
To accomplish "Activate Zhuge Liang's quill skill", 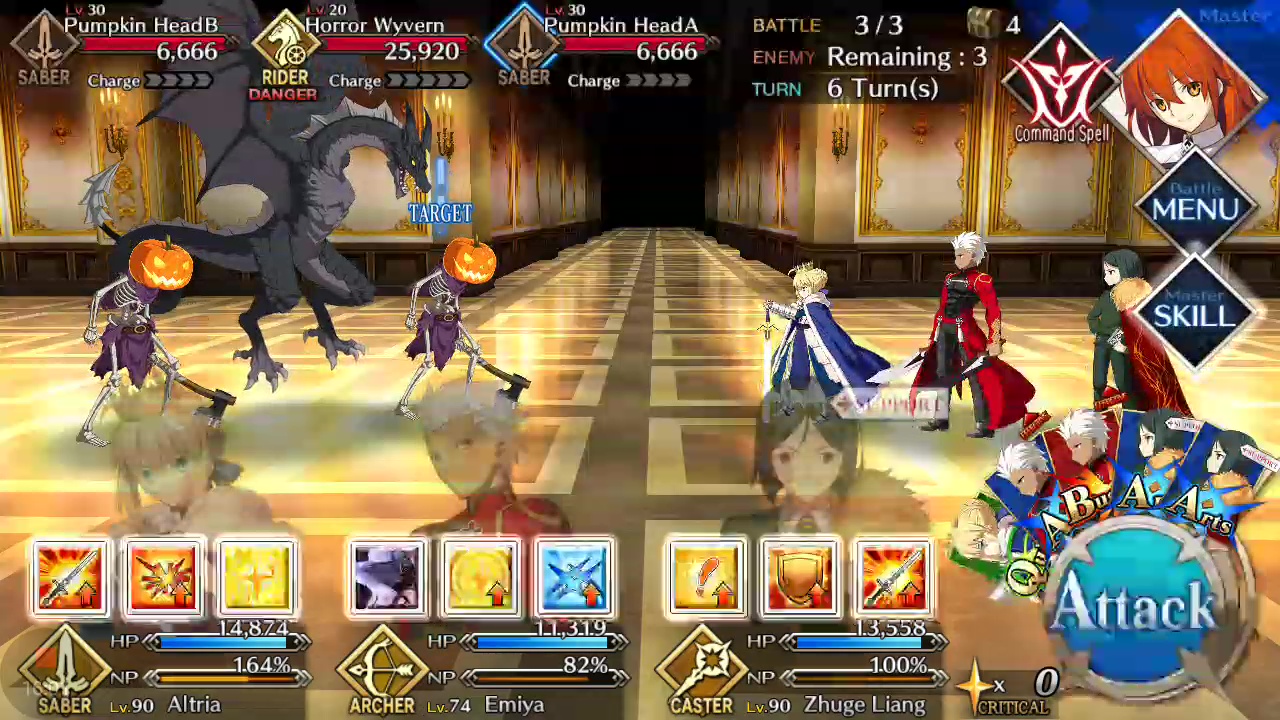I will click(706, 578).
